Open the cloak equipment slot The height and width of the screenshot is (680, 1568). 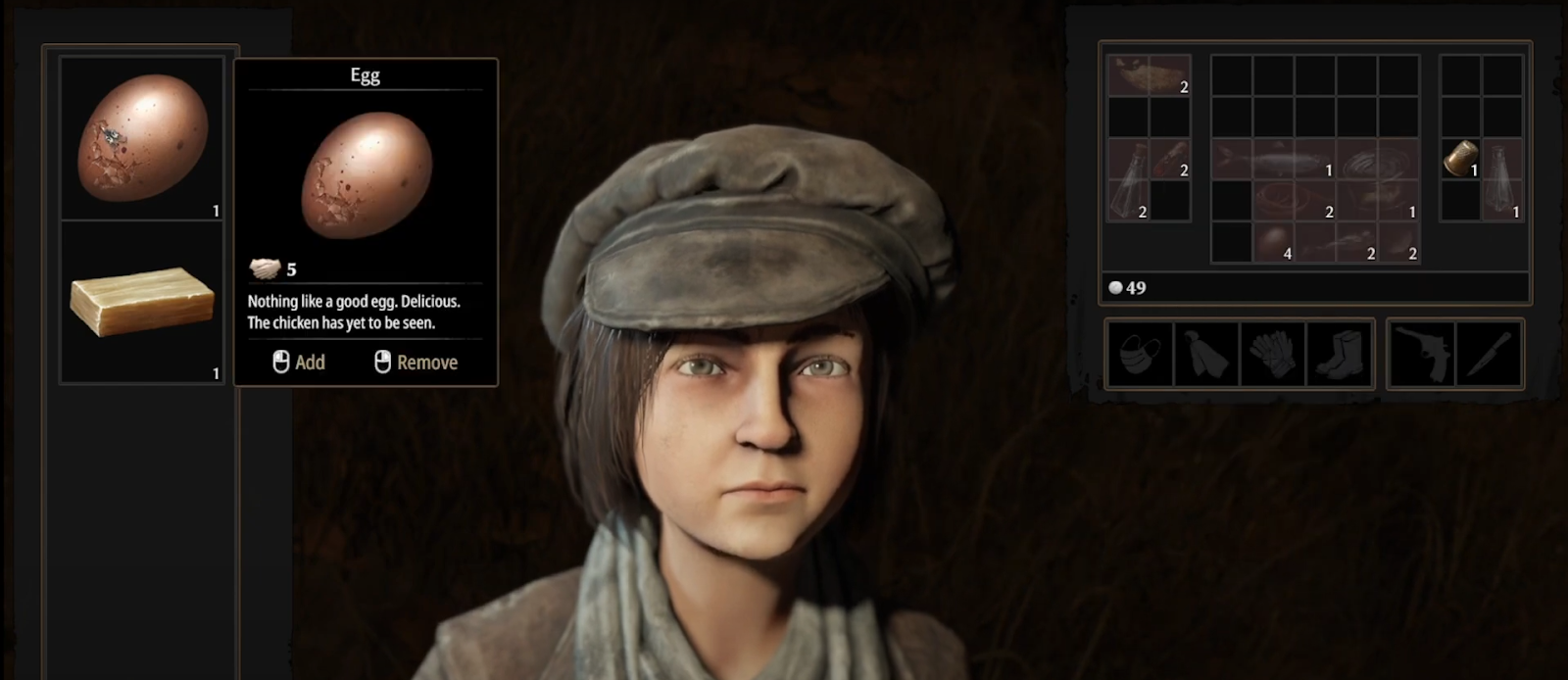[1205, 355]
